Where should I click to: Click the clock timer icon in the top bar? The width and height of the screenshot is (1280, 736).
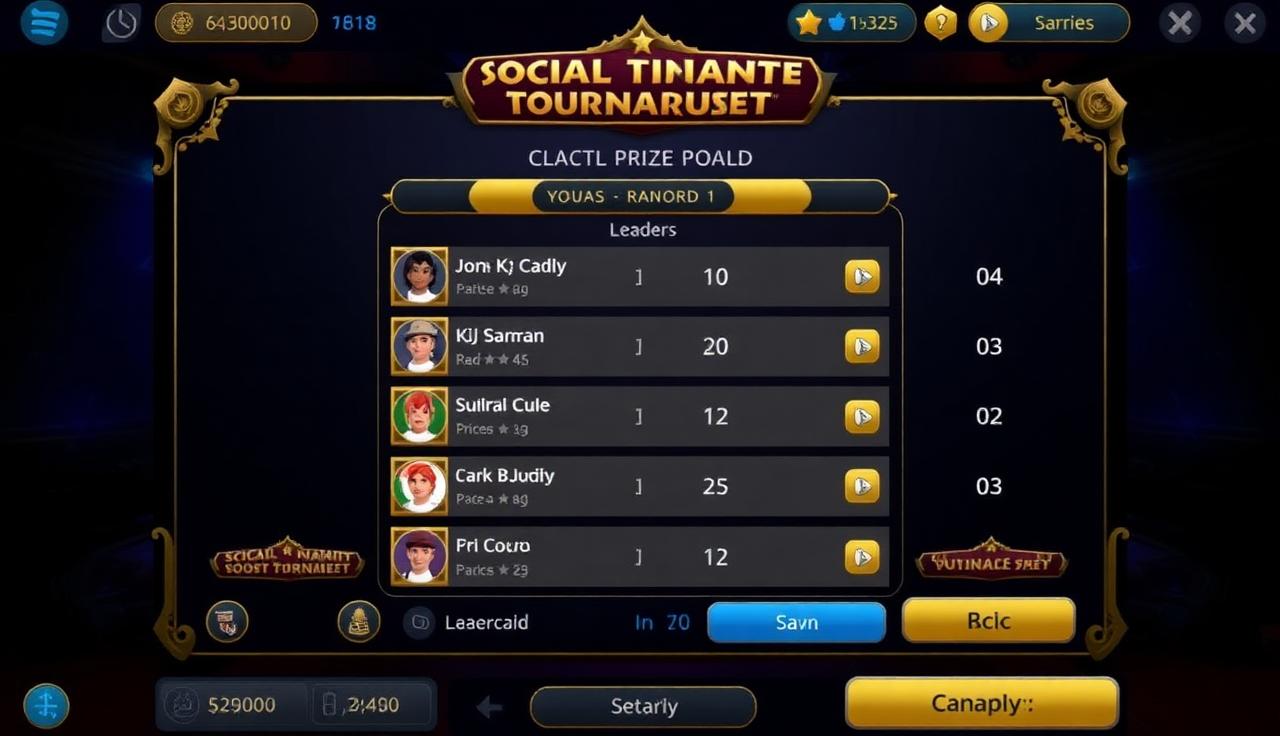pyautogui.click(x=120, y=22)
